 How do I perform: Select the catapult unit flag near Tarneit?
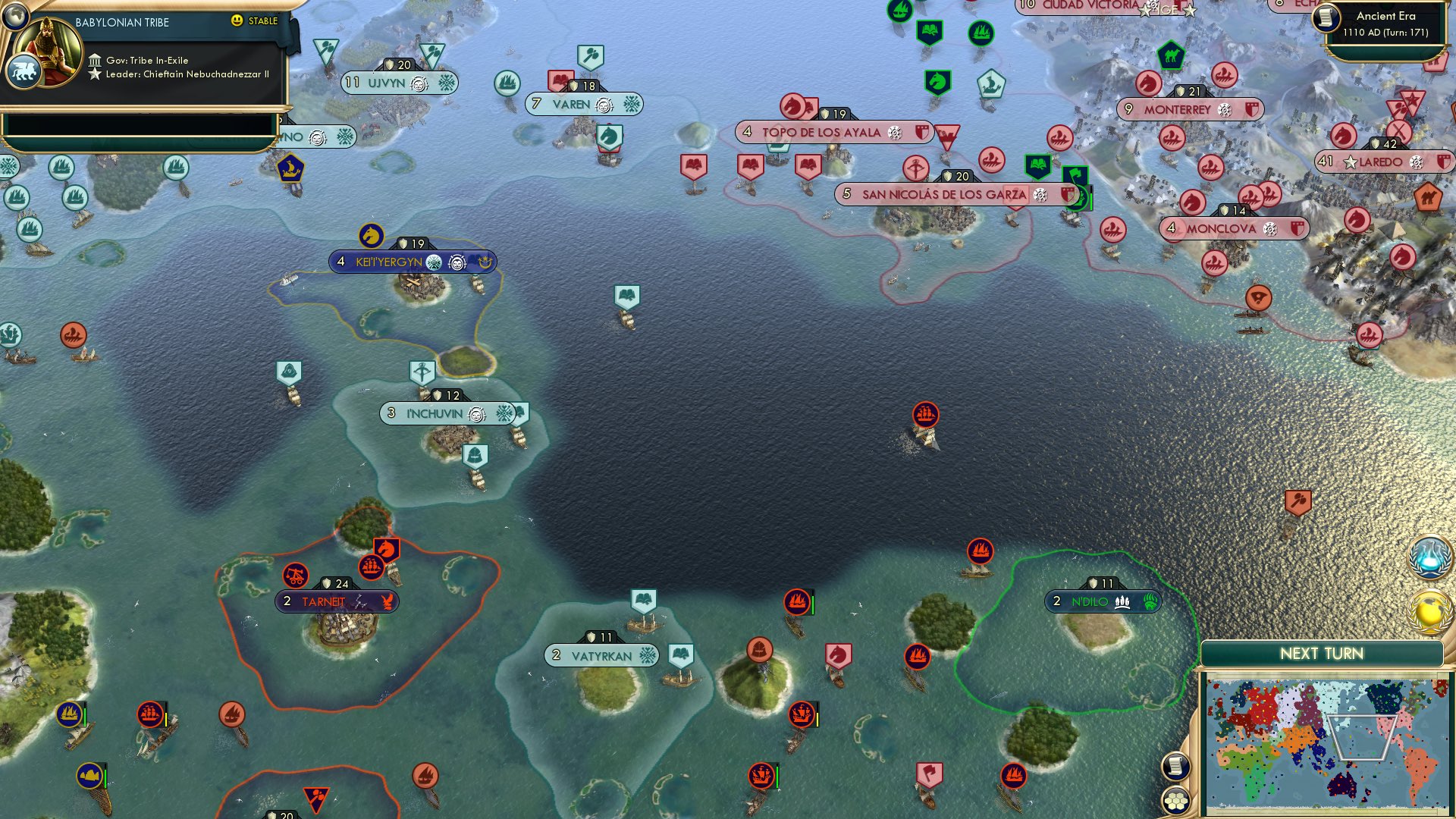(x=297, y=576)
